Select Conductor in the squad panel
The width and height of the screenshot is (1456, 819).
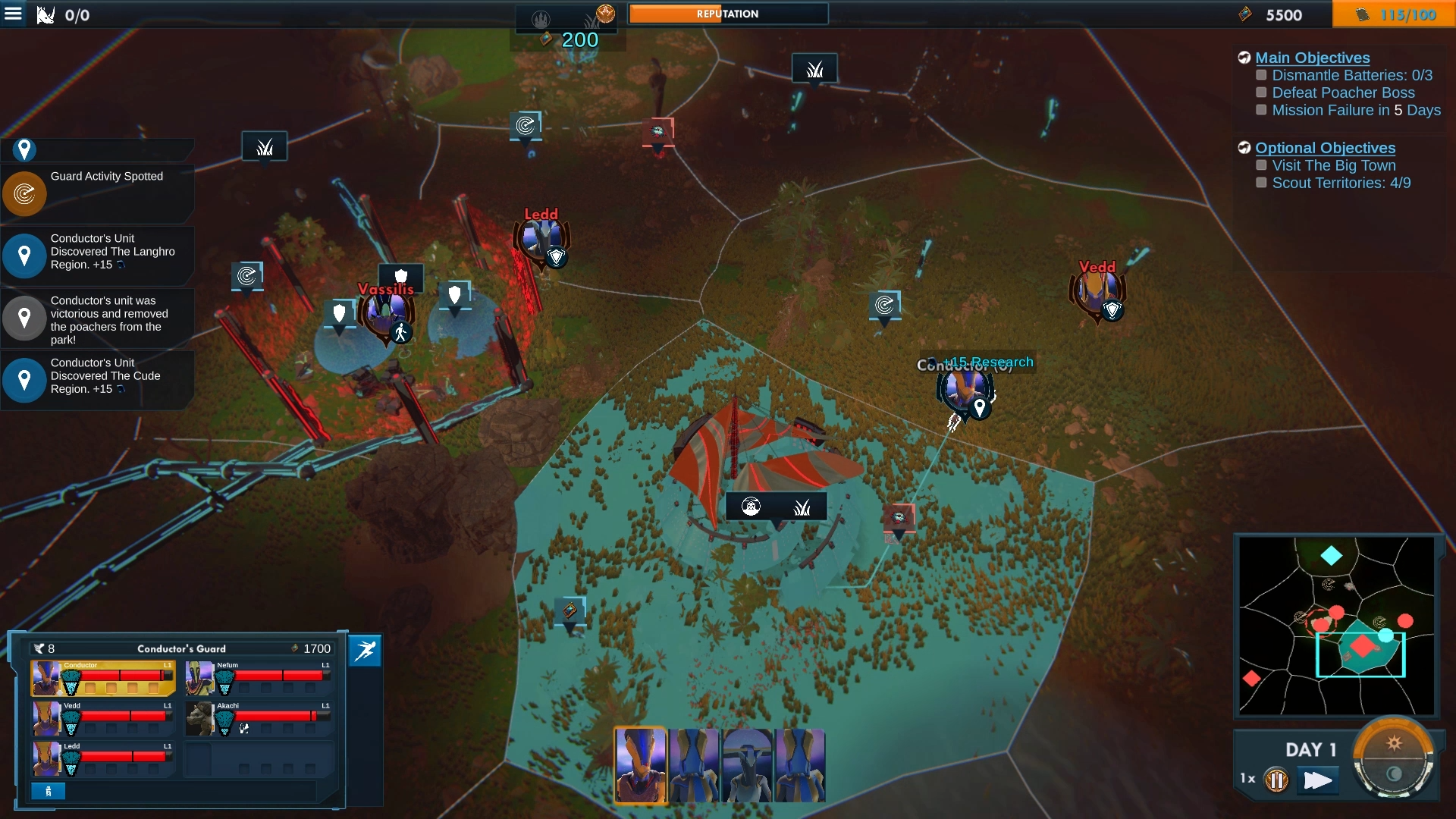(x=103, y=677)
